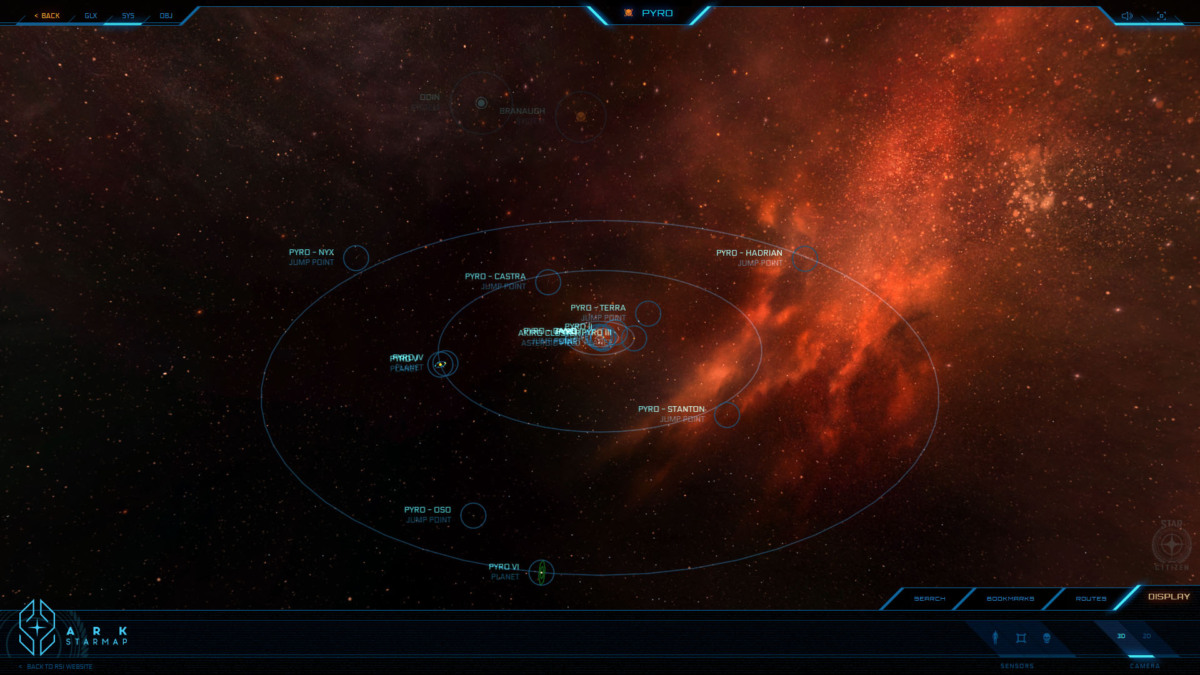1200x675 pixels.
Task: Enter fullscreen mode via the frame icon
Action: click(x=1161, y=16)
